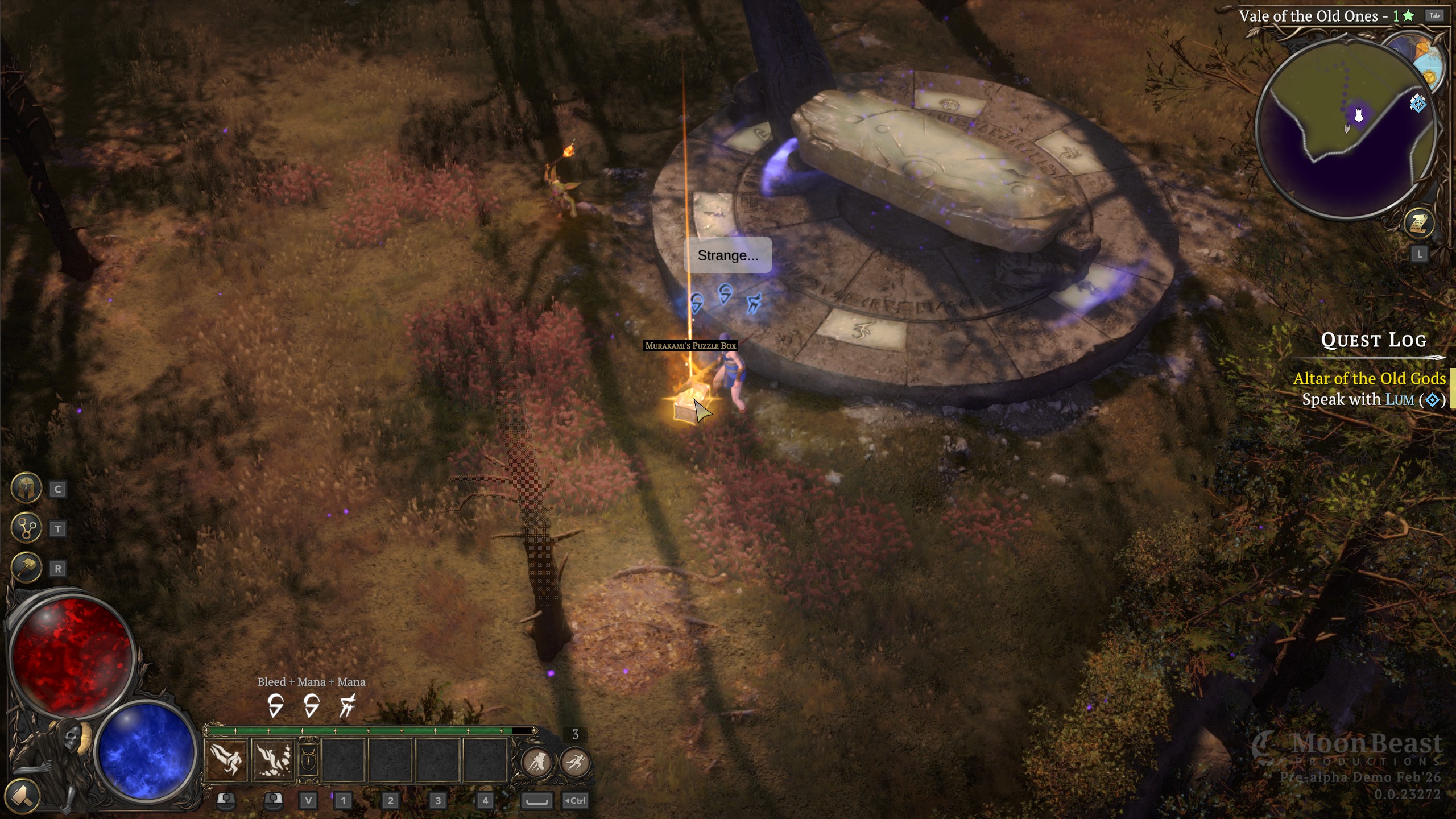
Task: Activate the ground slam skill slot
Action: (x=274, y=760)
